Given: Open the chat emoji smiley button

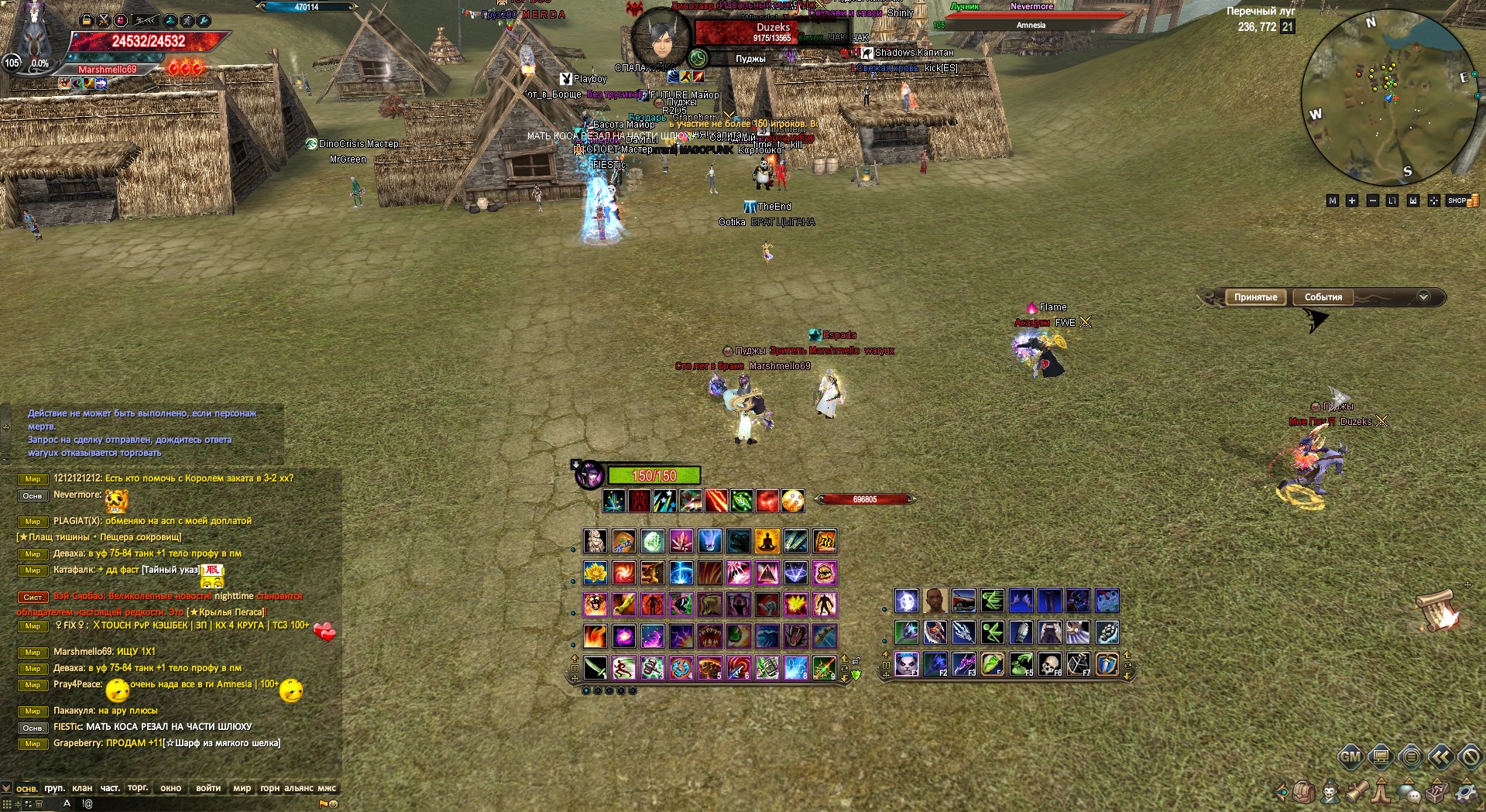Looking at the screenshot, I should coord(334,804).
